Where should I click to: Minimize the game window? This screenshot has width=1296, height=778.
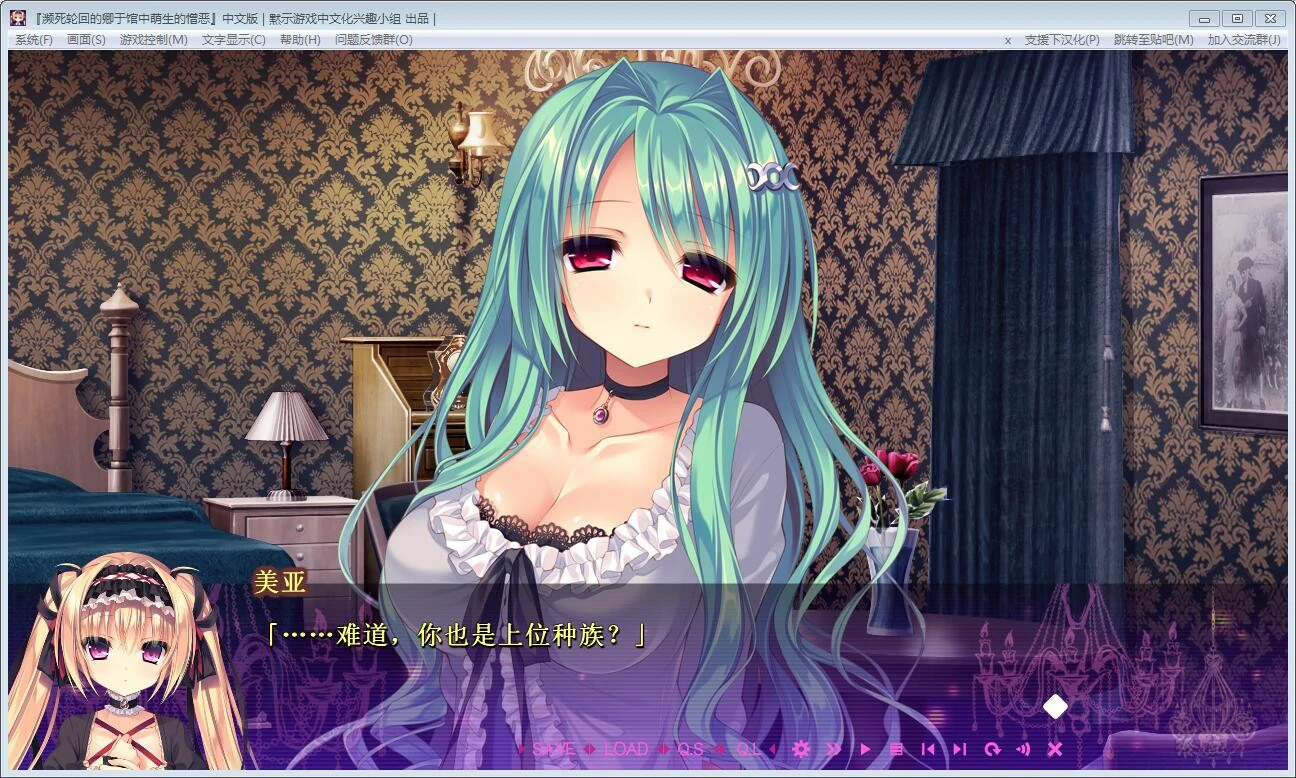coord(1205,18)
